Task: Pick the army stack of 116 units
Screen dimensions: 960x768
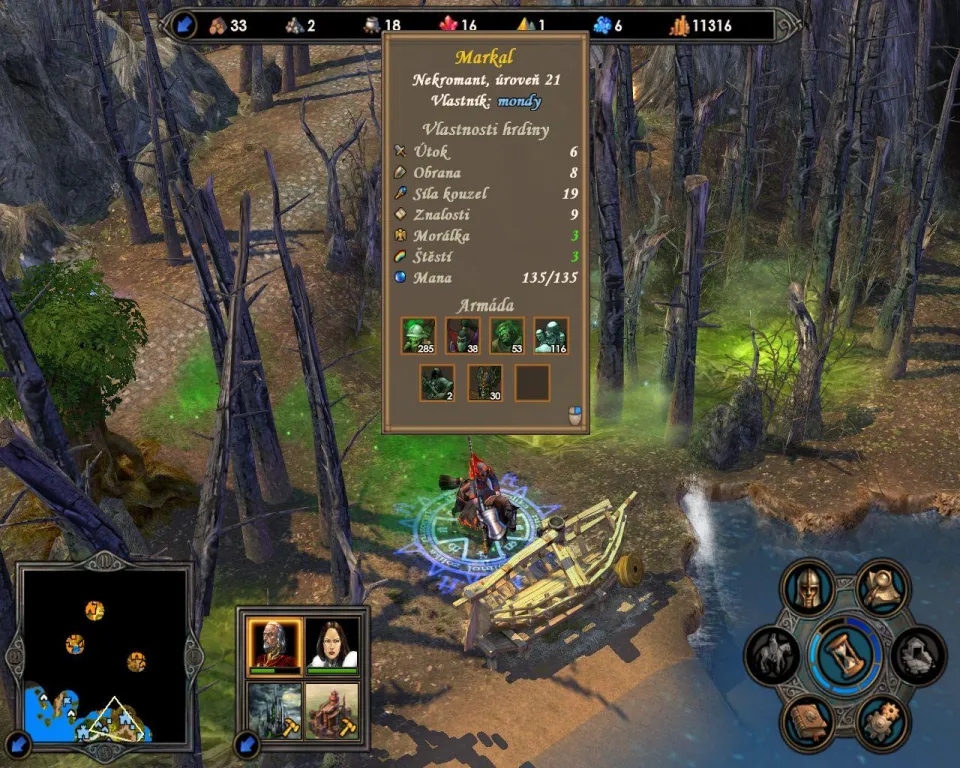Action: [x=551, y=336]
